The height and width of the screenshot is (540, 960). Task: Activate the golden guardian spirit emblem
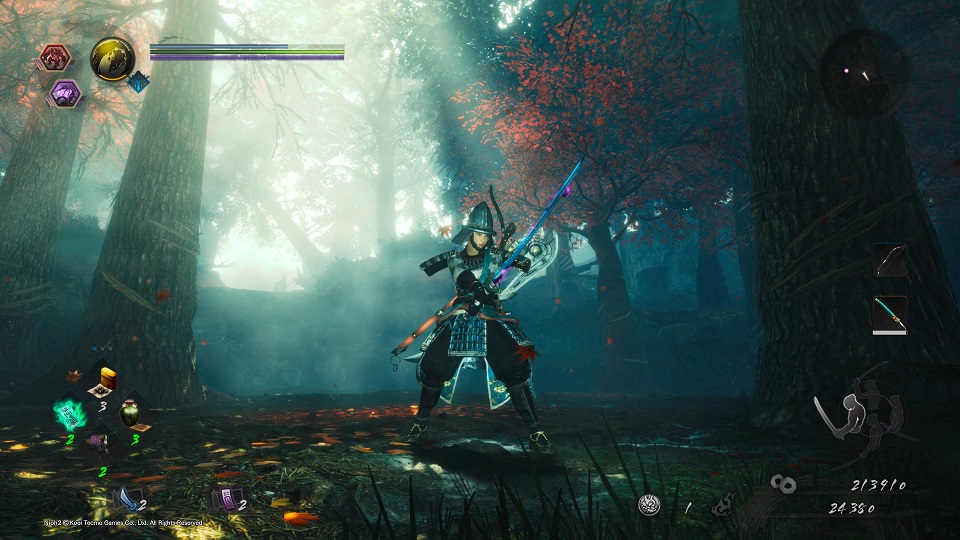coord(113,58)
